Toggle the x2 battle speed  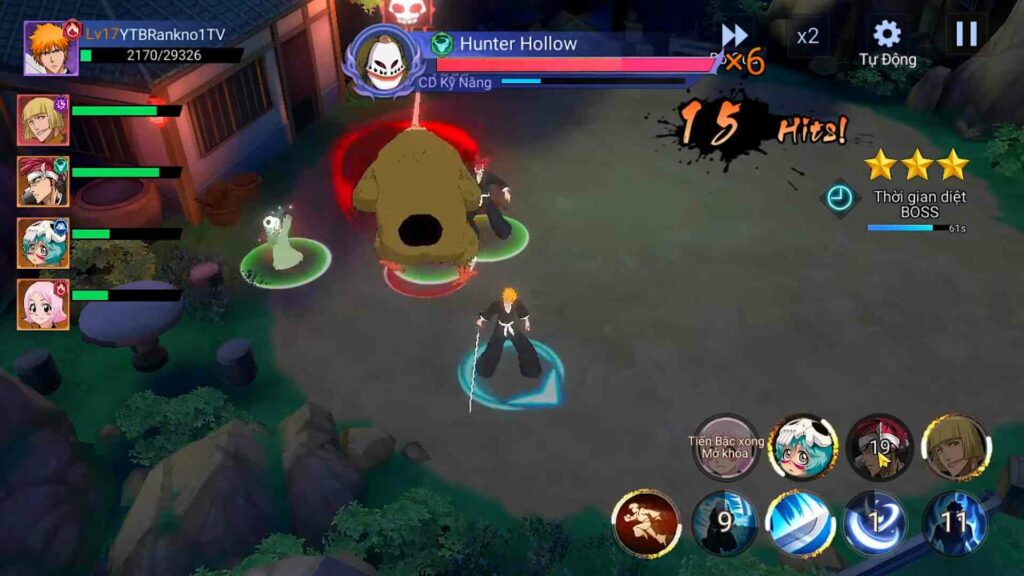[x=807, y=37]
